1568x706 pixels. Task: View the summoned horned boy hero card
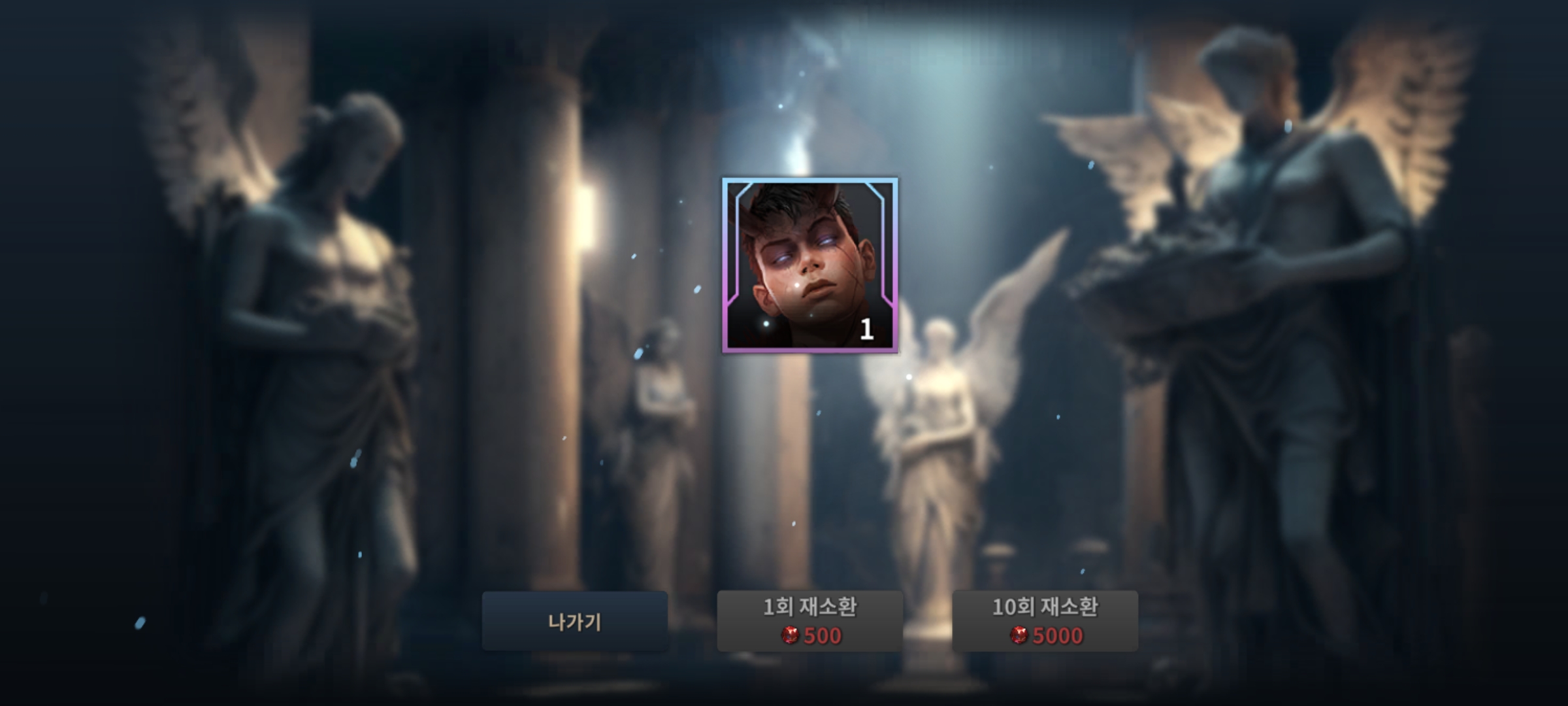pos(809,265)
